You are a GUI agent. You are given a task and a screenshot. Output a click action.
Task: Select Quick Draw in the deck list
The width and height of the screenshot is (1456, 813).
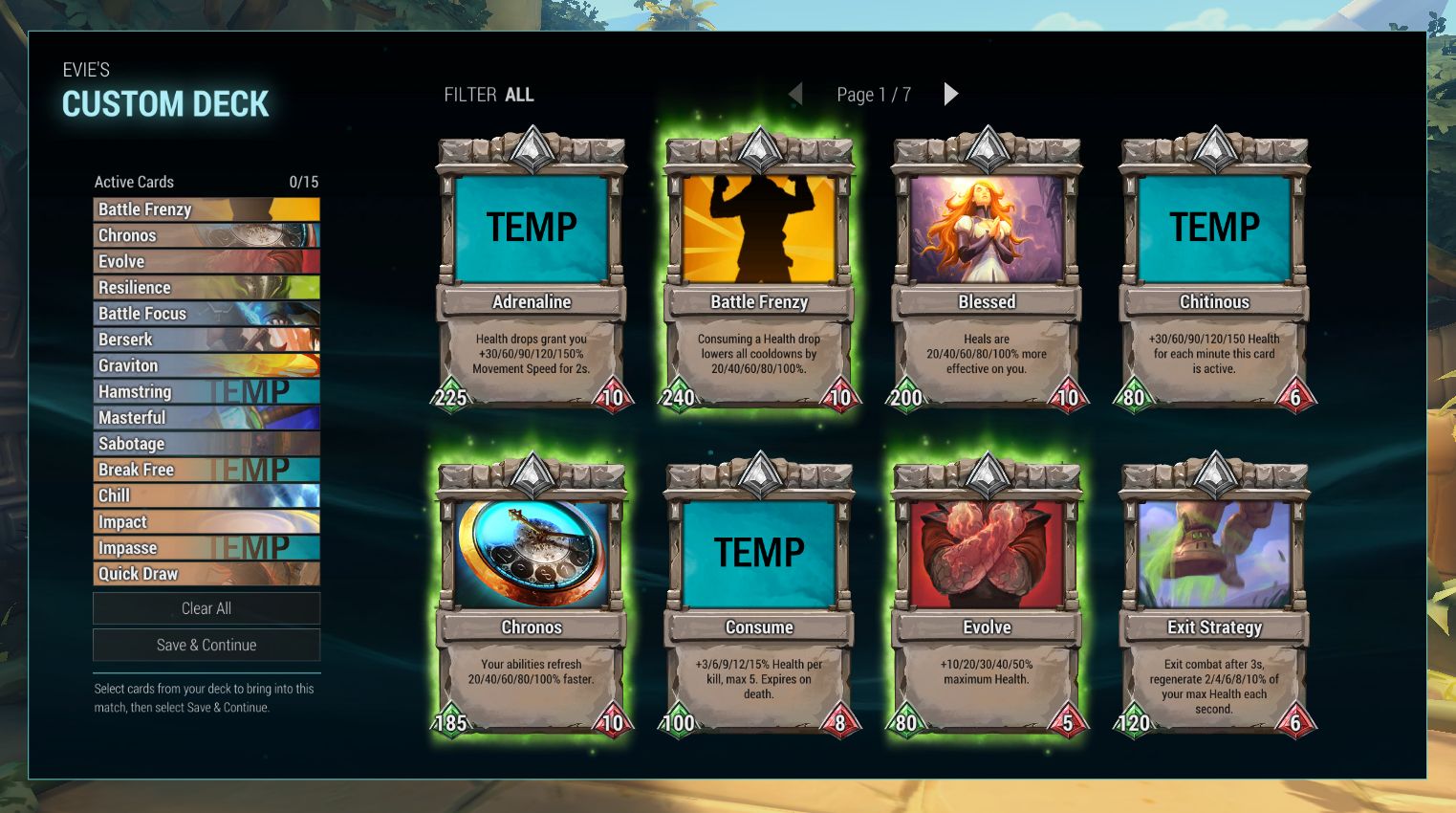[206, 574]
